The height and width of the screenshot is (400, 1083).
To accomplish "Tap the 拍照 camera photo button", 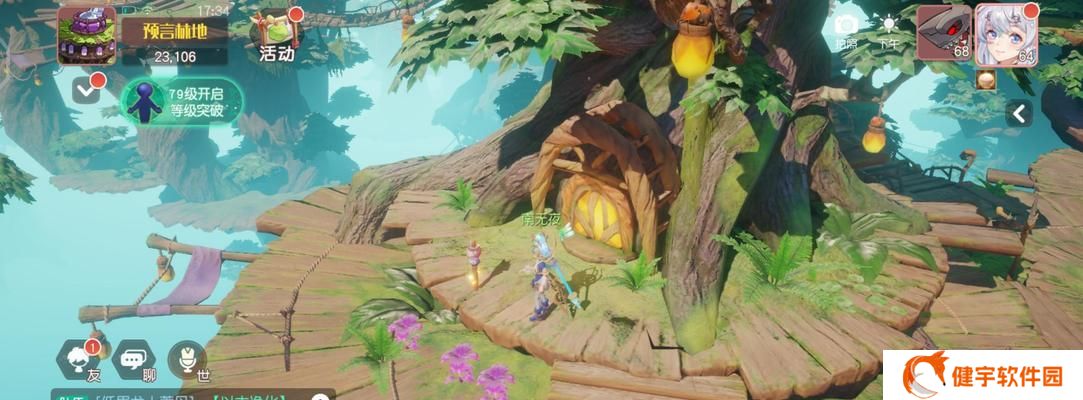I will [x=846, y=30].
